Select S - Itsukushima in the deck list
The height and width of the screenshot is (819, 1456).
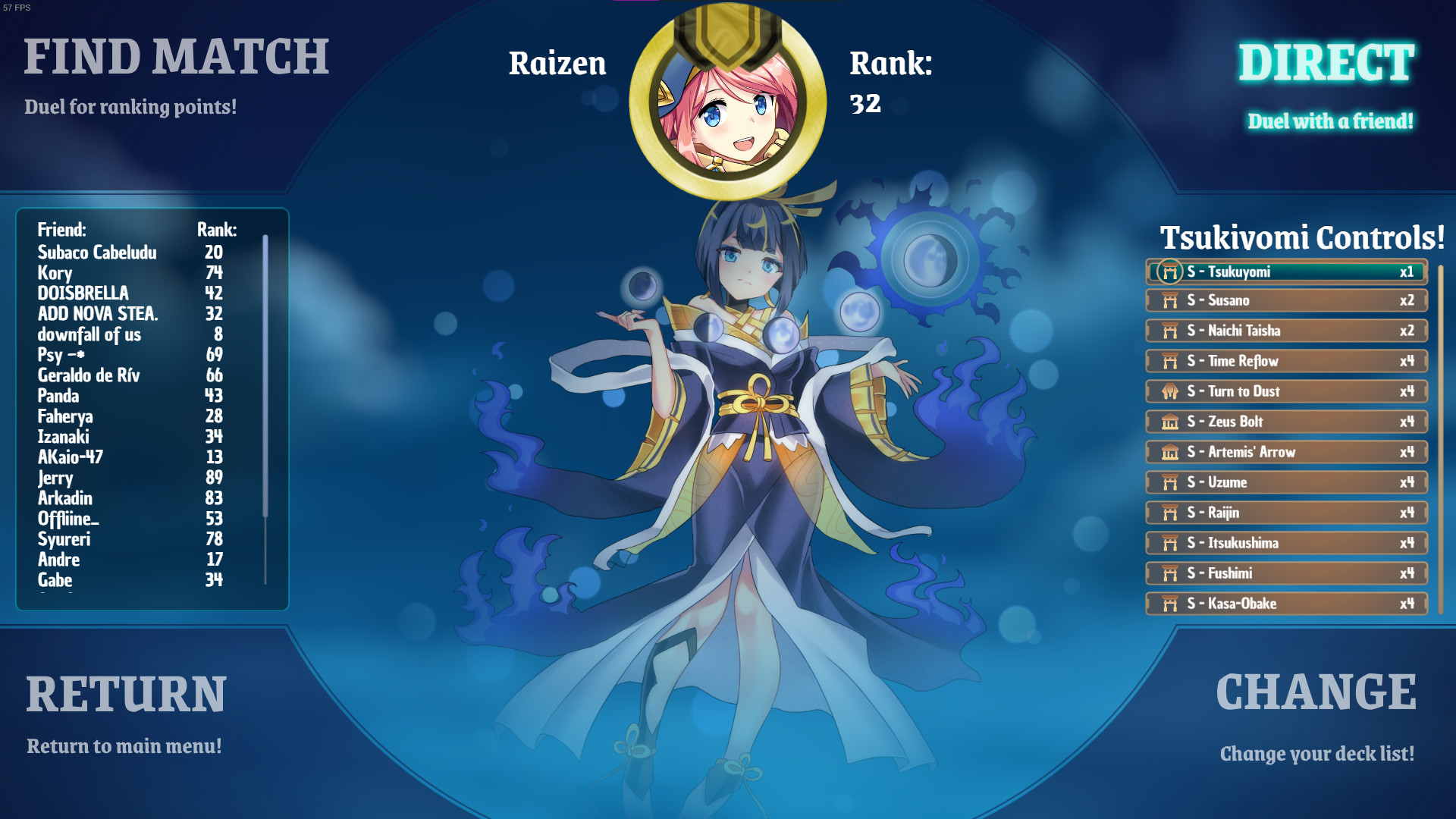click(1285, 543)
